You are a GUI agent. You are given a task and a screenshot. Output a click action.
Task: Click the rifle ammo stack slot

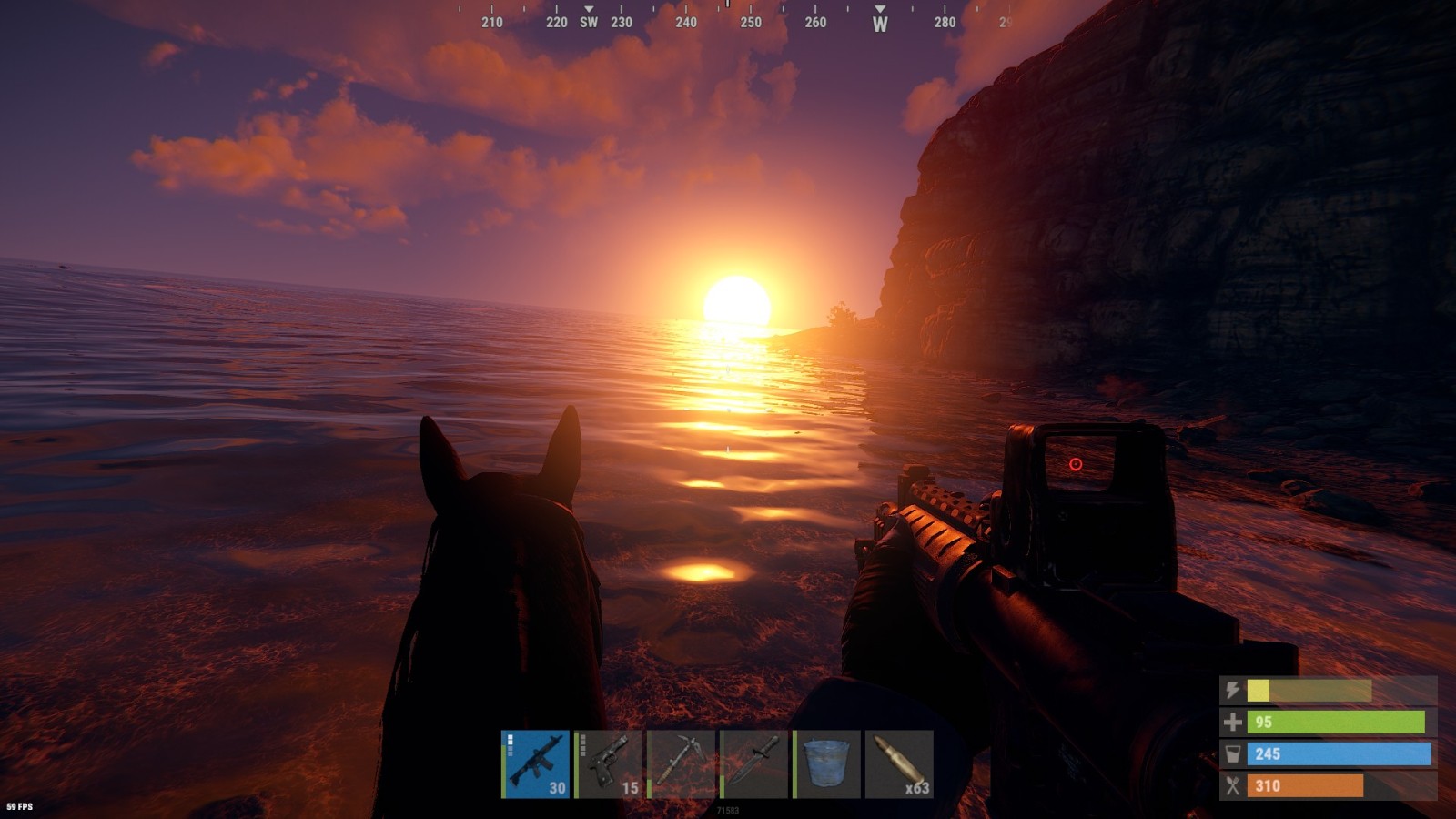pyautogui.click(x=899, y=763)
